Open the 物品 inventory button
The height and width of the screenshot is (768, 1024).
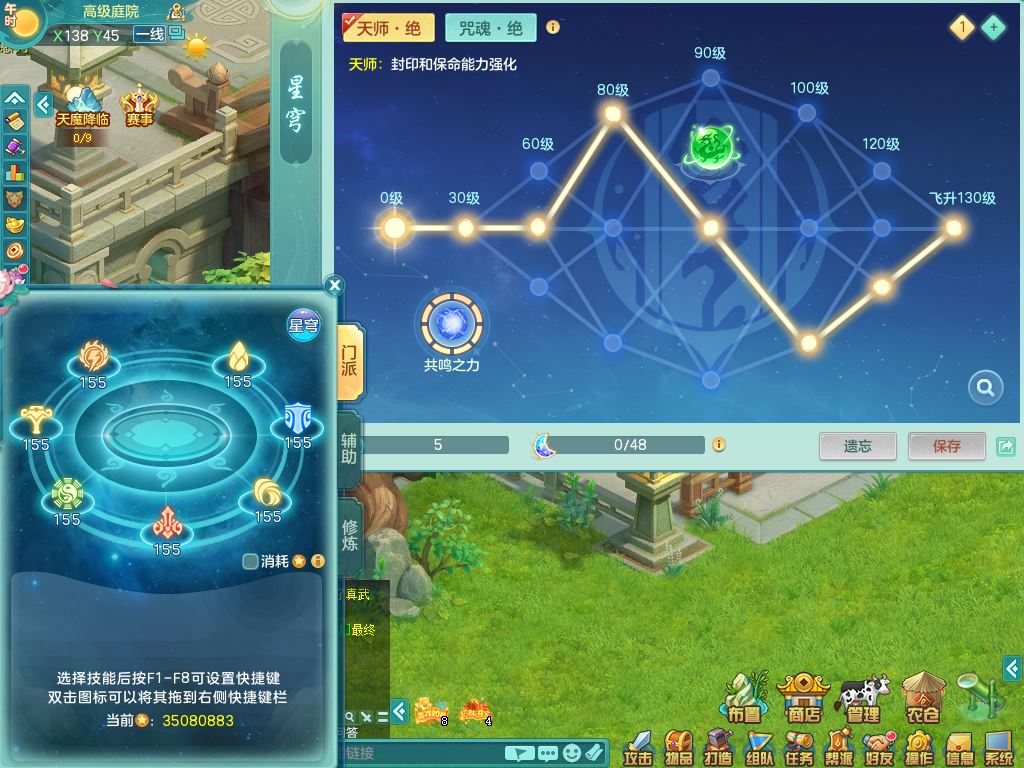tap(679, 747)
